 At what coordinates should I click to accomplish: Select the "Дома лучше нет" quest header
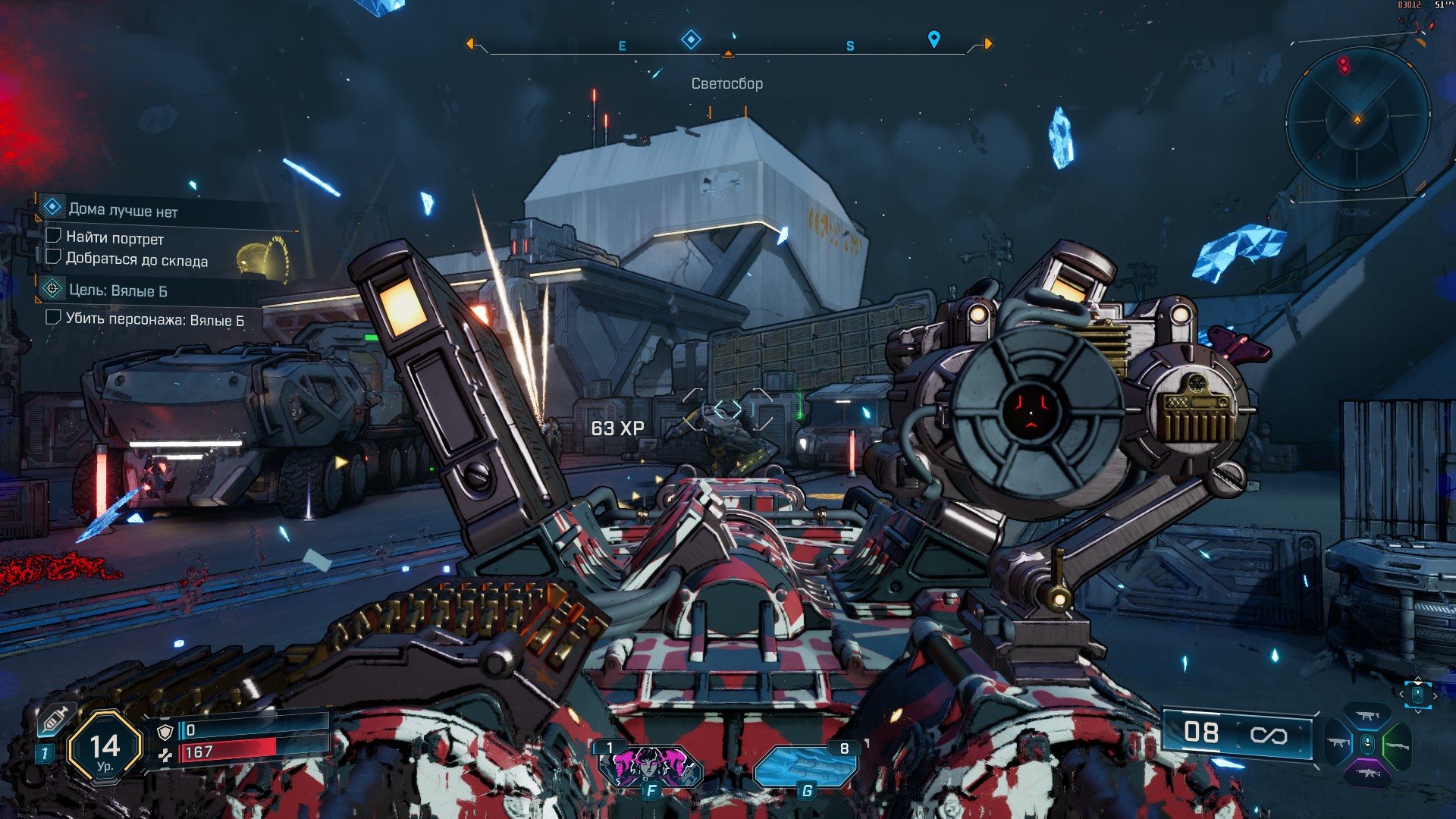[123, 210]
